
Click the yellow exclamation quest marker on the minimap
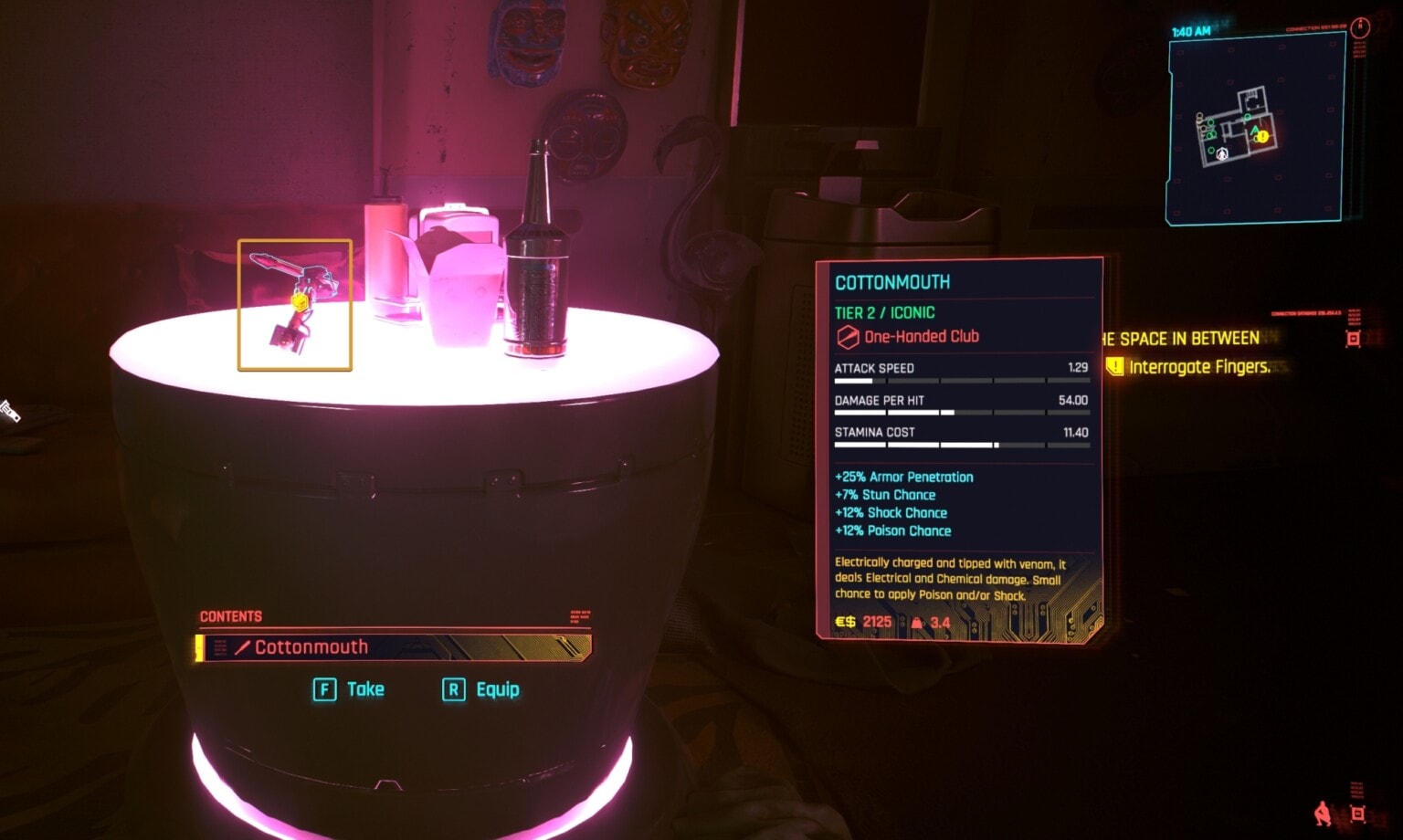click(1261, 136)
